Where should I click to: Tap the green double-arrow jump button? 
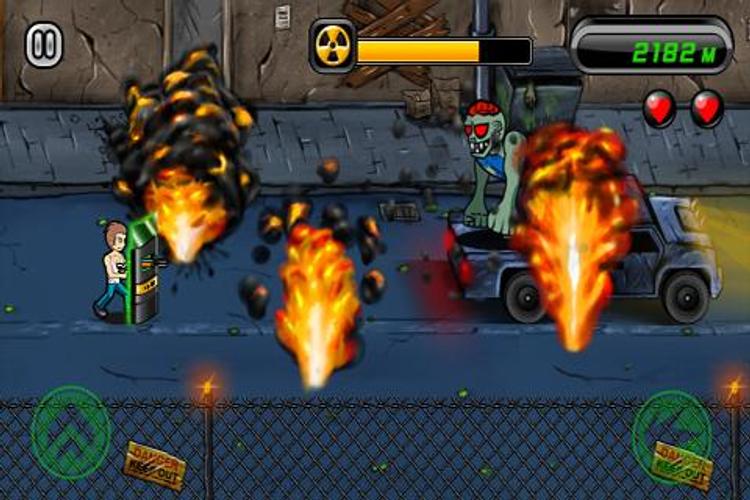[70, 433]
